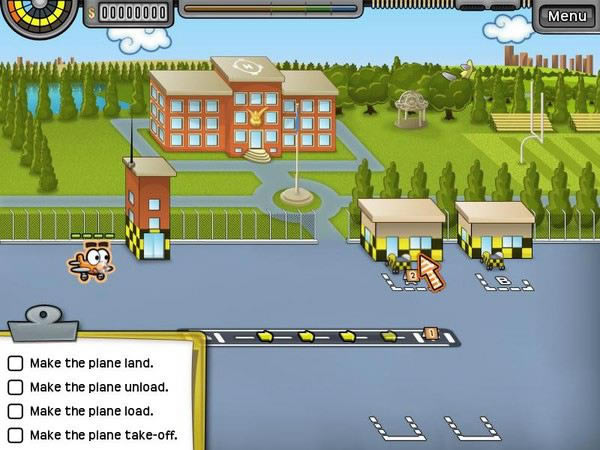This screenshot has height=450, width=600.
Task: Click the 'Make the plane unload' objective
Action: pyautogui.click(x=98, y=387)
